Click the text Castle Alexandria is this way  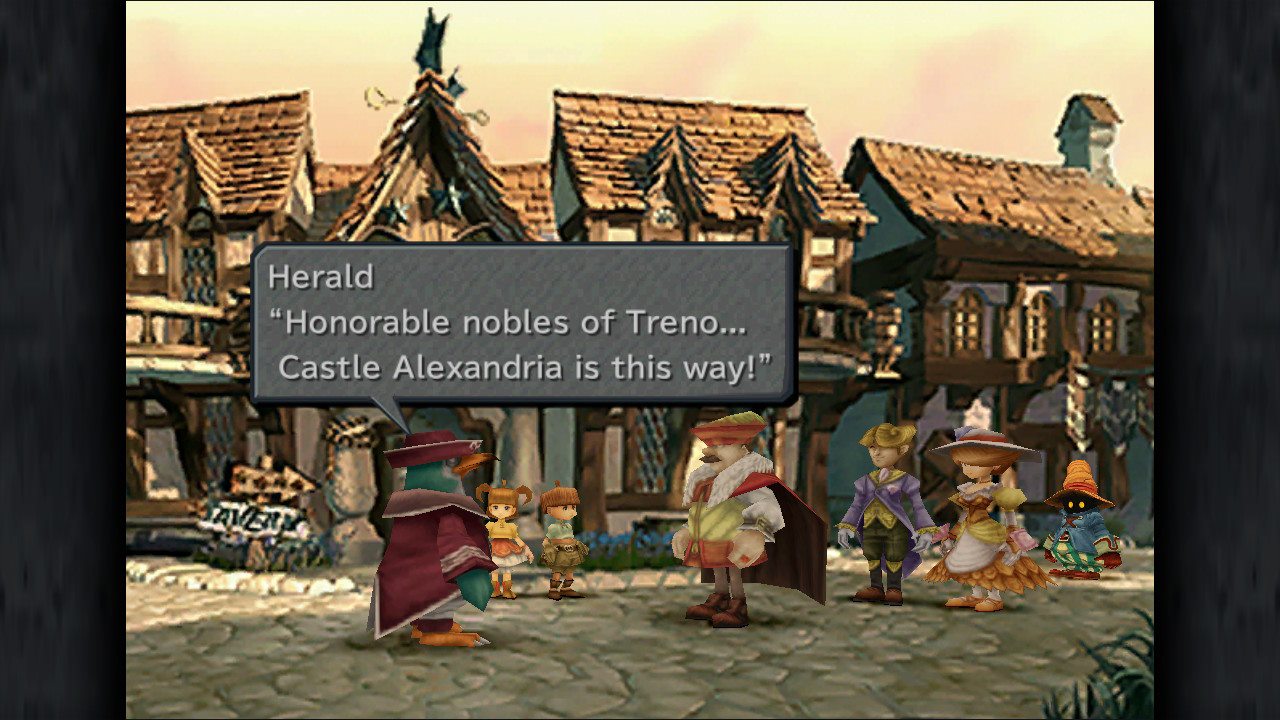(520, 367)
